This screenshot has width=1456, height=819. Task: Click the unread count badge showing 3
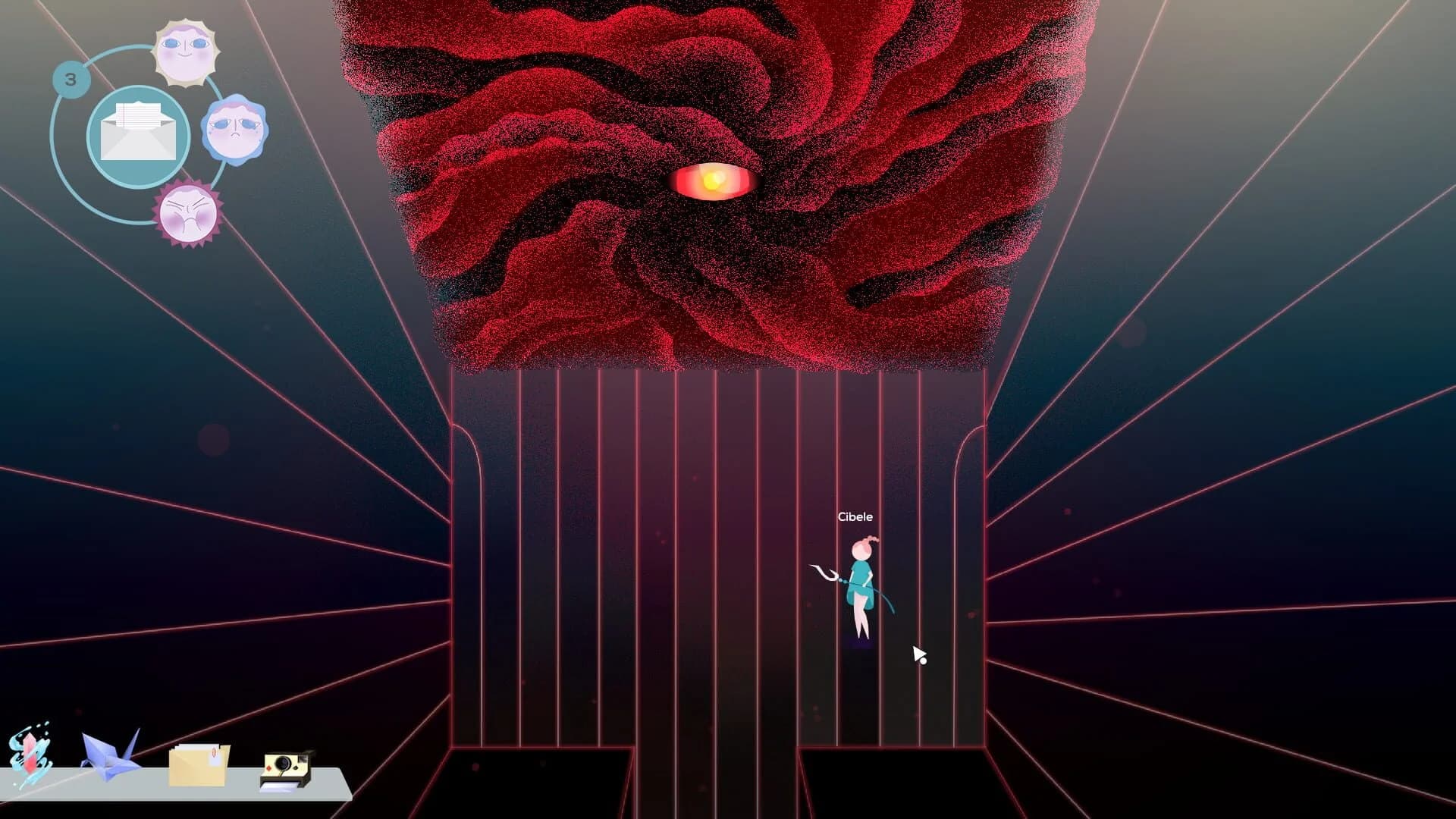[71, 78]
